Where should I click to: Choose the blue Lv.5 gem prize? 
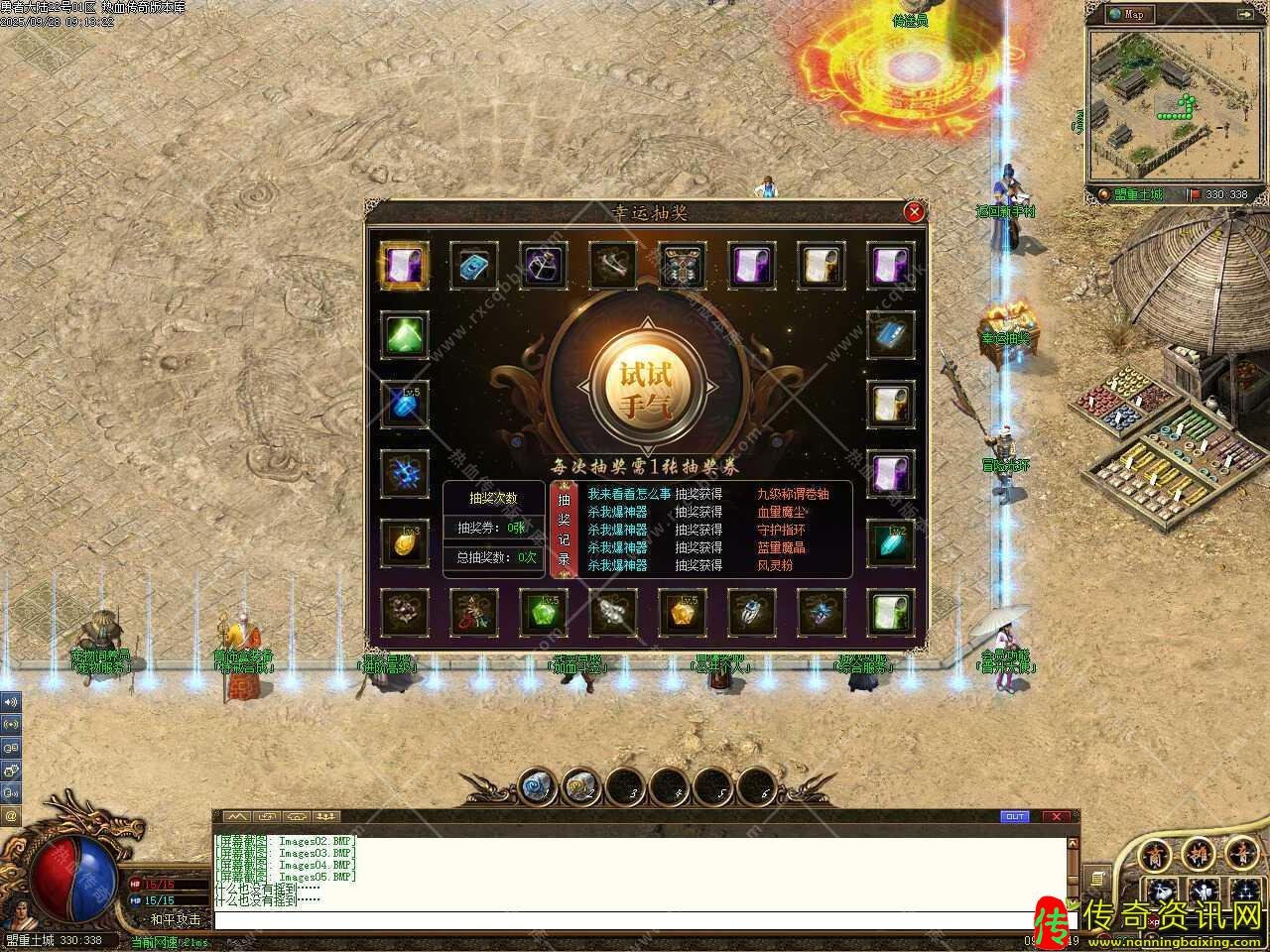[x=405, y=405]
